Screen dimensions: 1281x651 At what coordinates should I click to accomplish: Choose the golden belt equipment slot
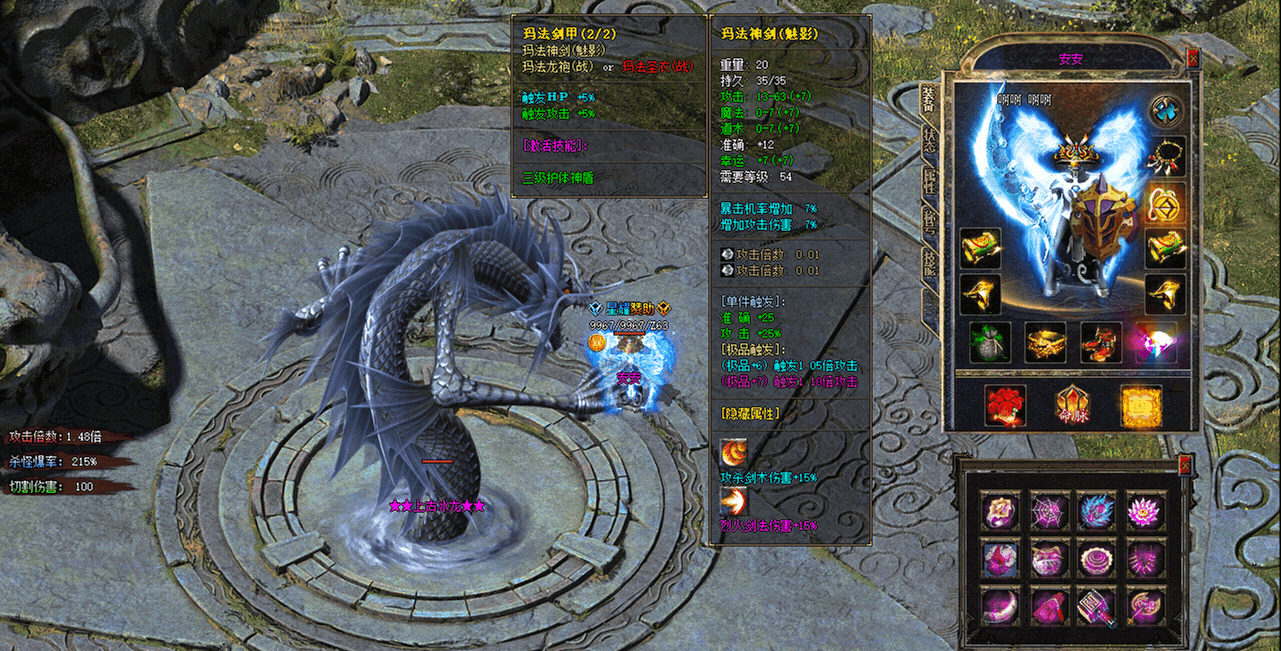[x=1046, y=342]
